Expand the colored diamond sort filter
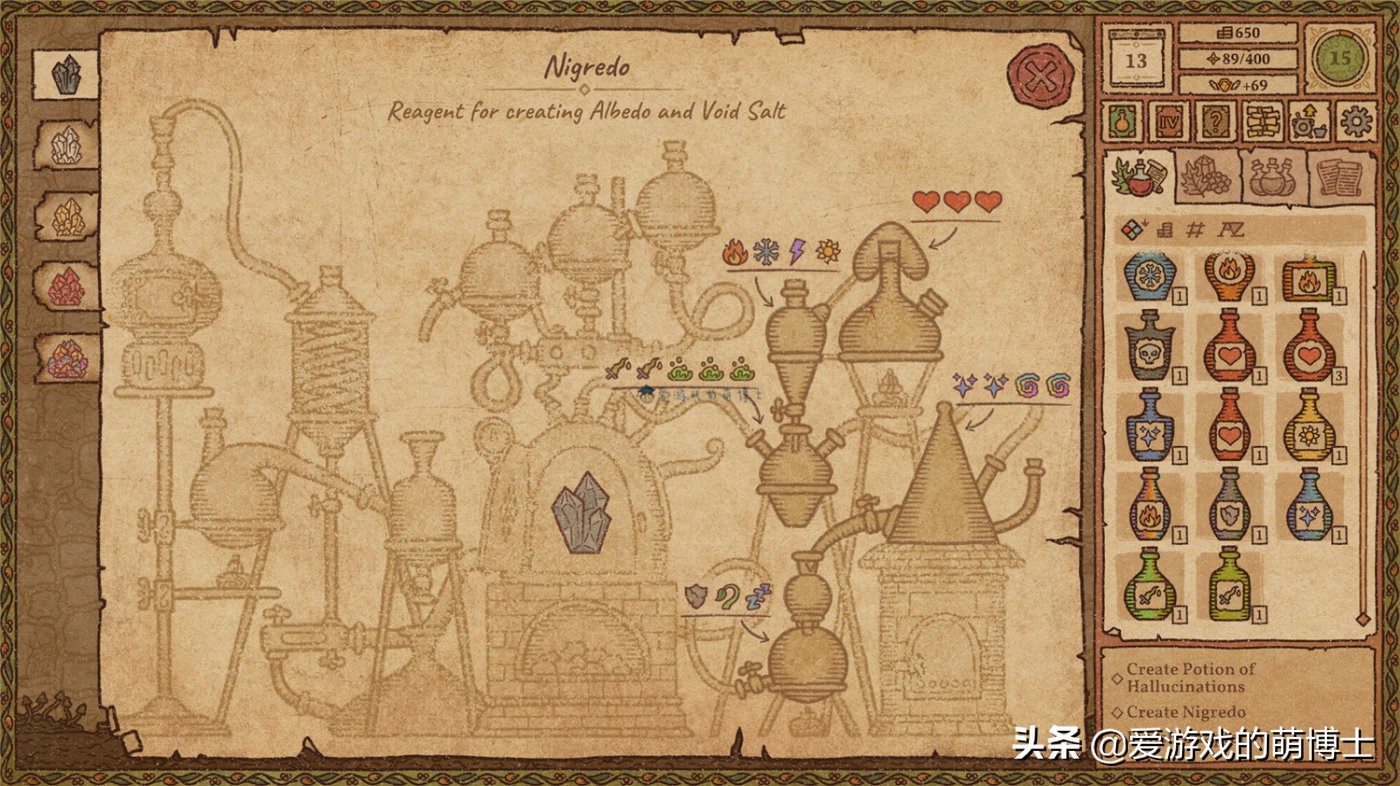 pos(1132,228)
